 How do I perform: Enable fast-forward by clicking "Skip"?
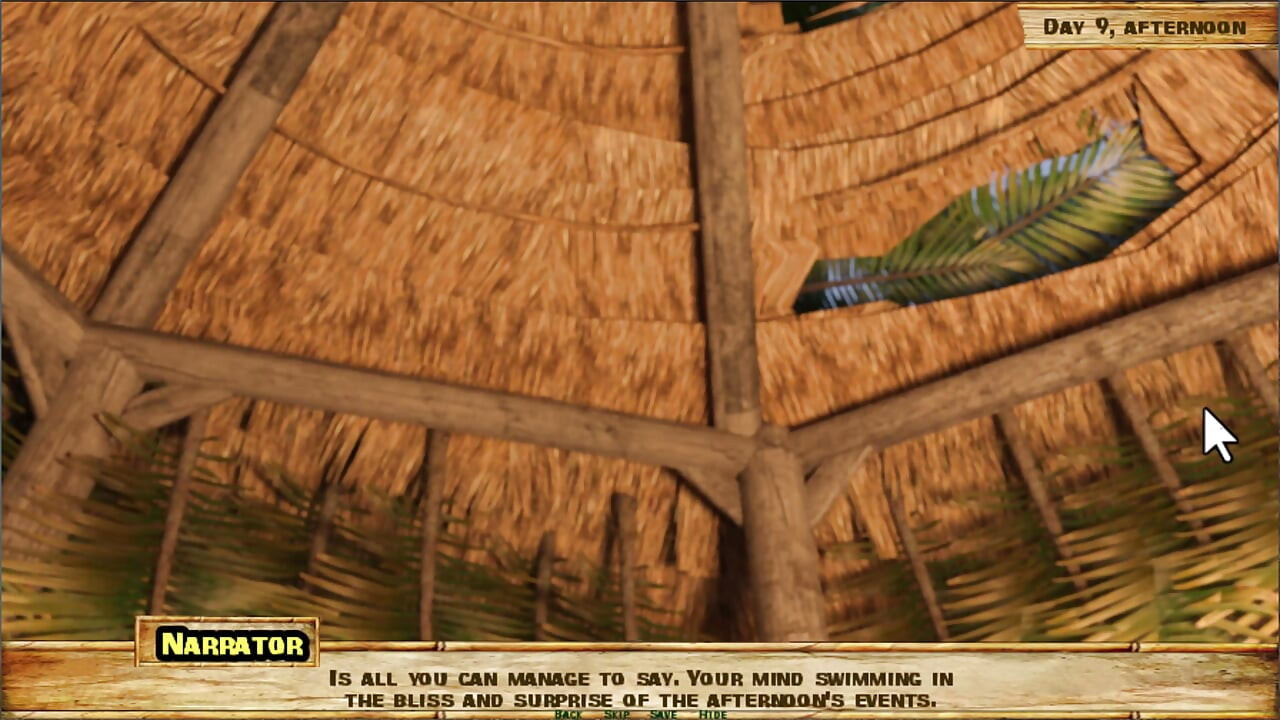pos(618,716)
